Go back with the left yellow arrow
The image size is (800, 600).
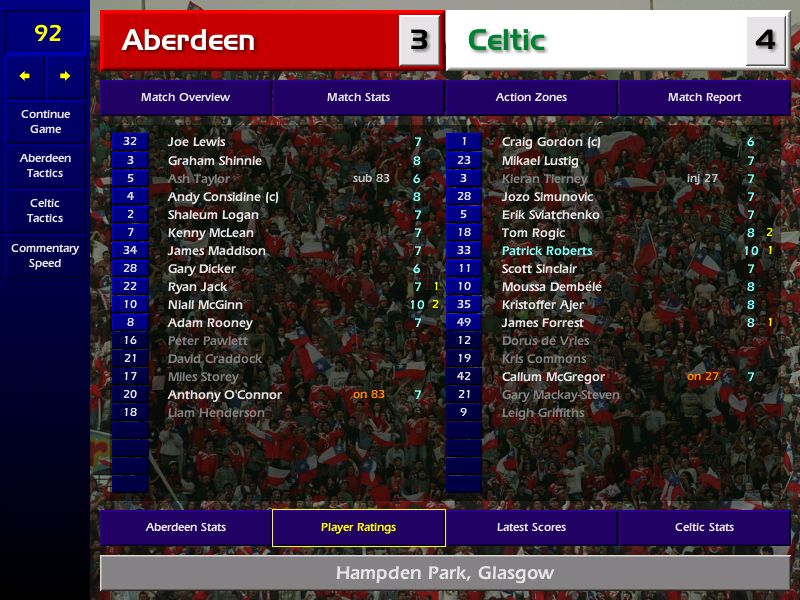coord(25,76)
